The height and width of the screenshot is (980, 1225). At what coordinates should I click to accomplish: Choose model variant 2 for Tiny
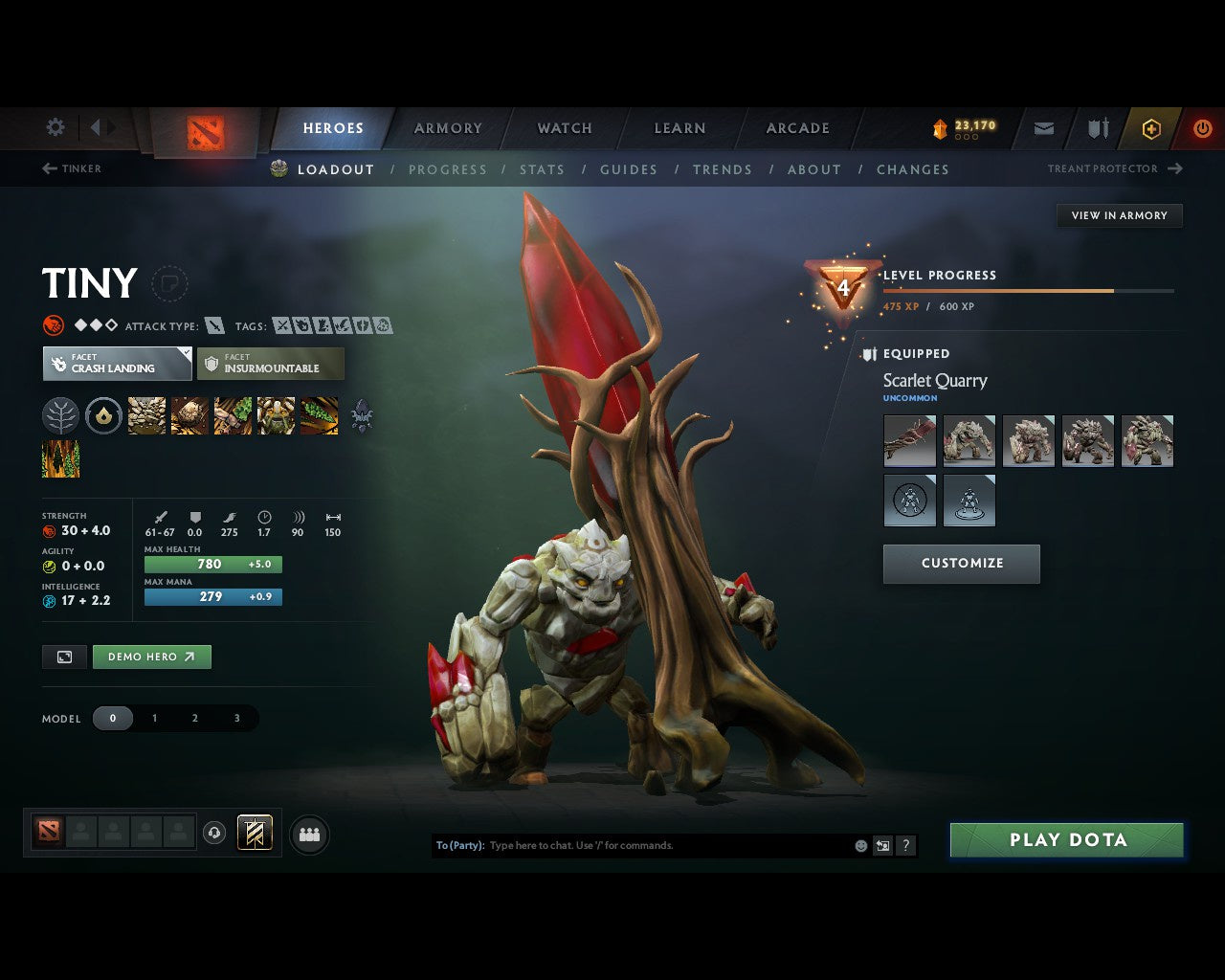point(195,718)
